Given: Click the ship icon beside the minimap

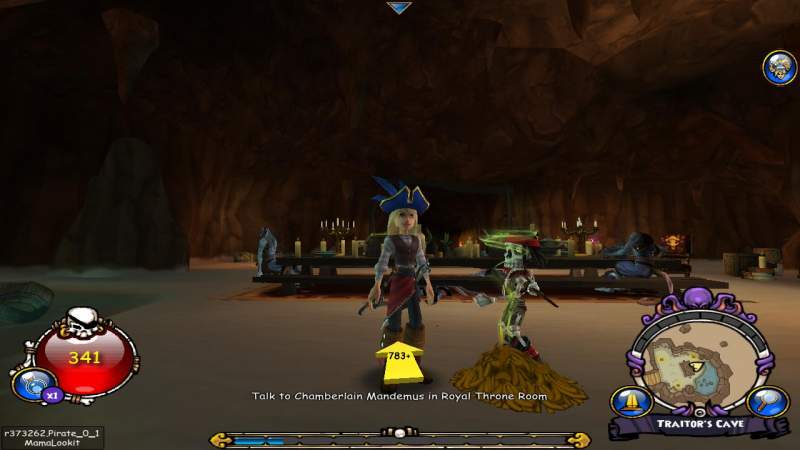Looking at the screenshot, I should [x=632, y=401].
